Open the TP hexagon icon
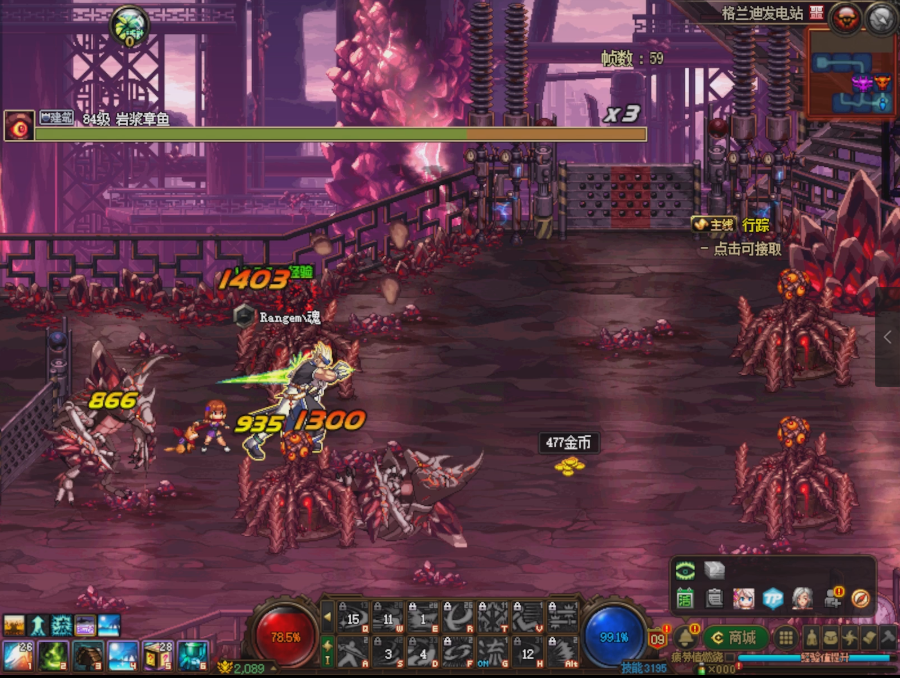Image resolution: width=900 pixels, height=678 pixels. [x=772, y=598]
